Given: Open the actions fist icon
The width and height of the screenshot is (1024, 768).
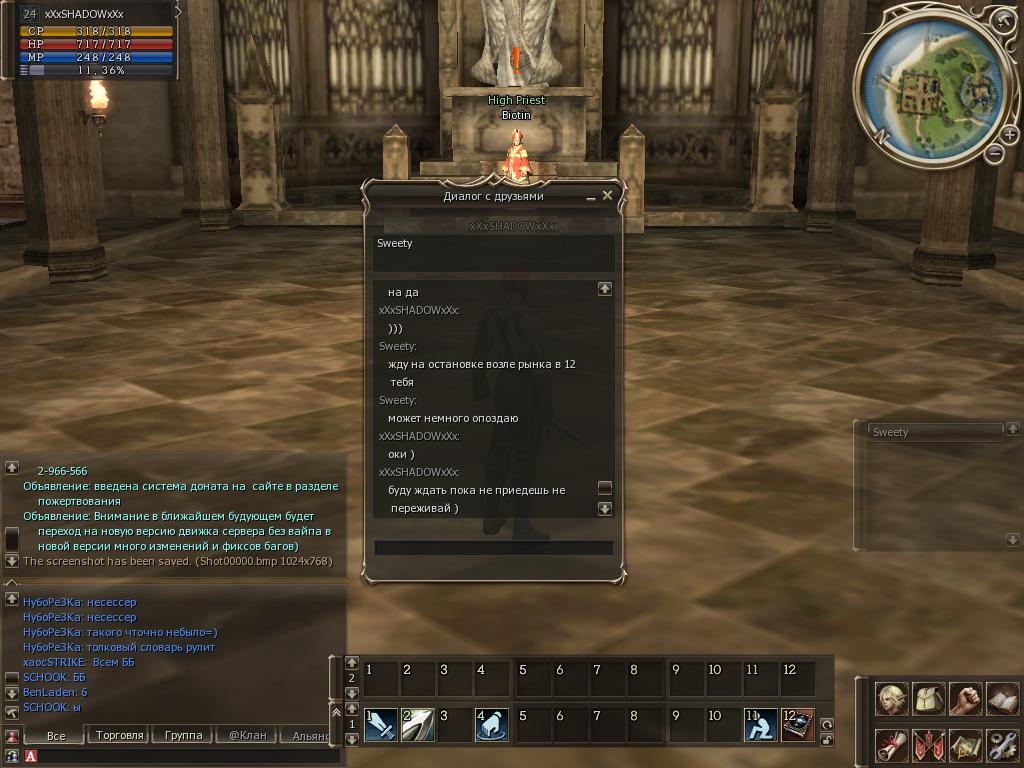Looking at the screenshot, I should 965,699.
